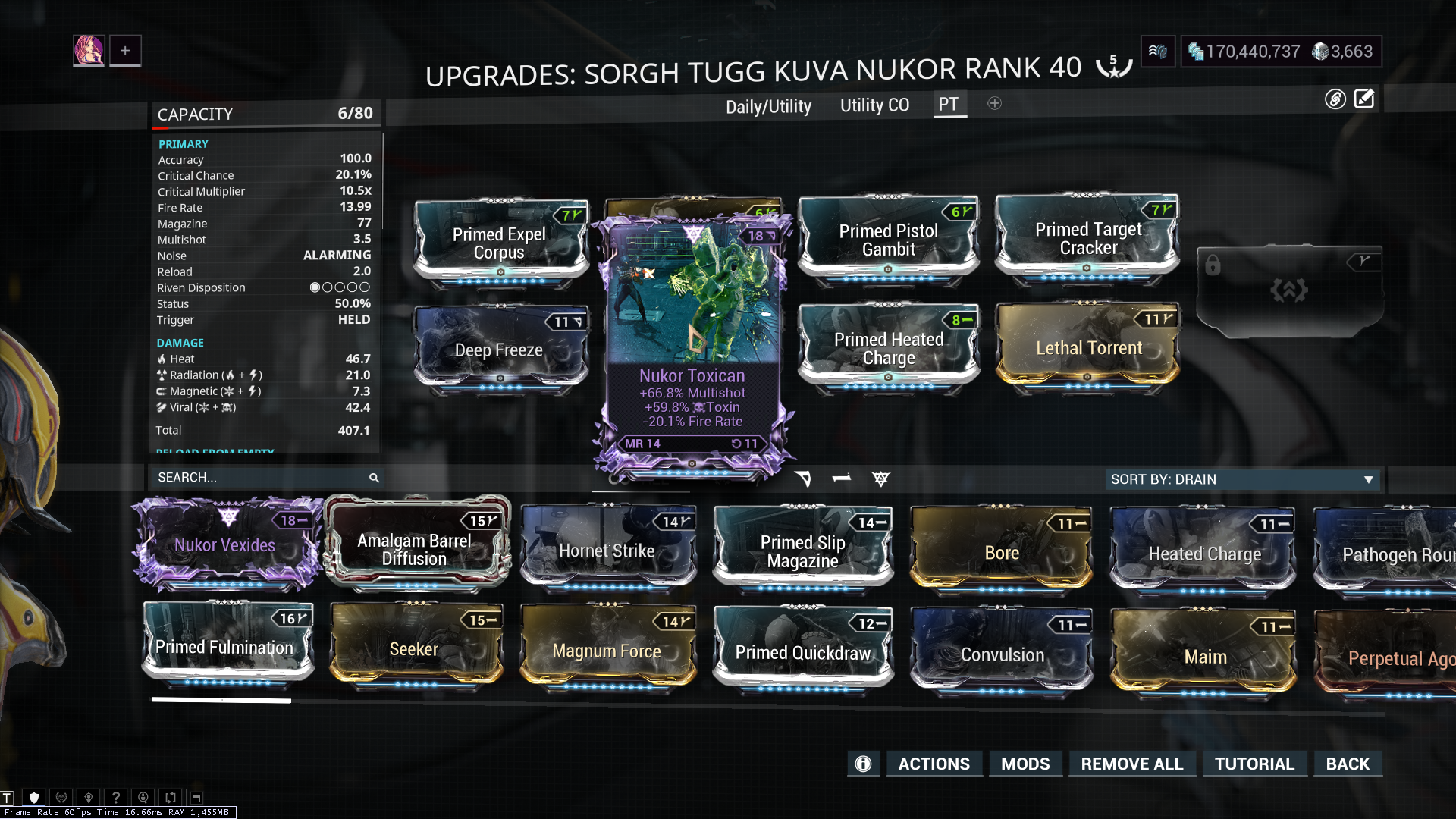Image resolution: width=1456 pixels, height=819 pixels.
Task: Select the Hornet Strike mod card
Action: pos(607,550)
